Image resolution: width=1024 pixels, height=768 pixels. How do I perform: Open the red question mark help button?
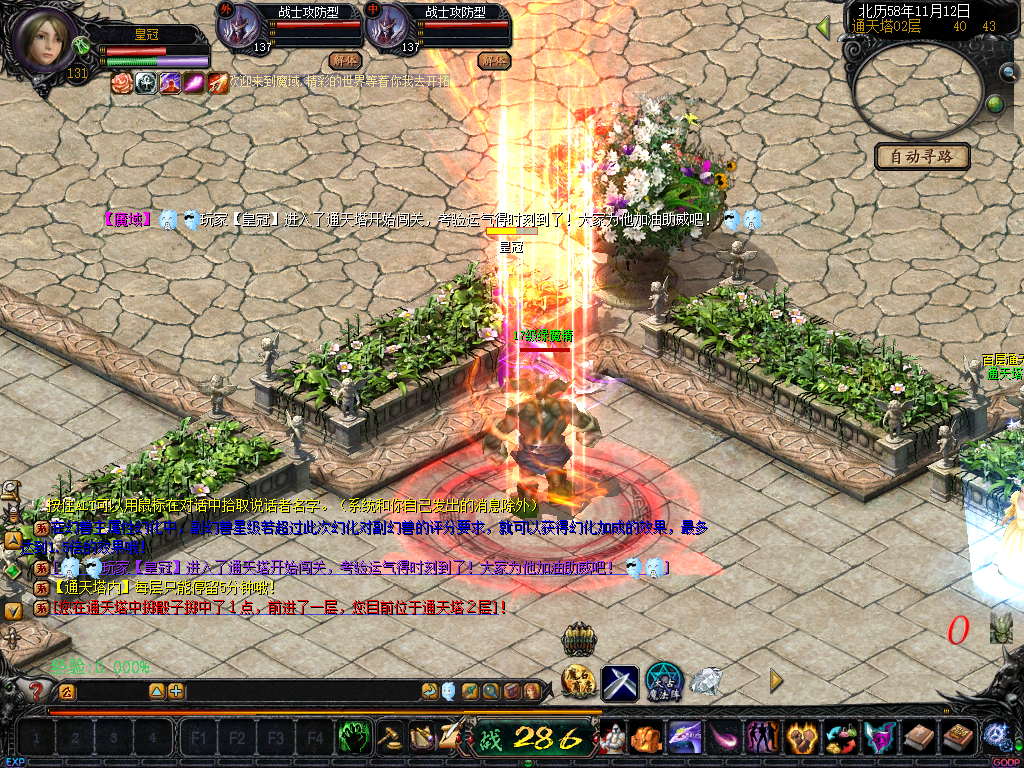pos(37,691)
